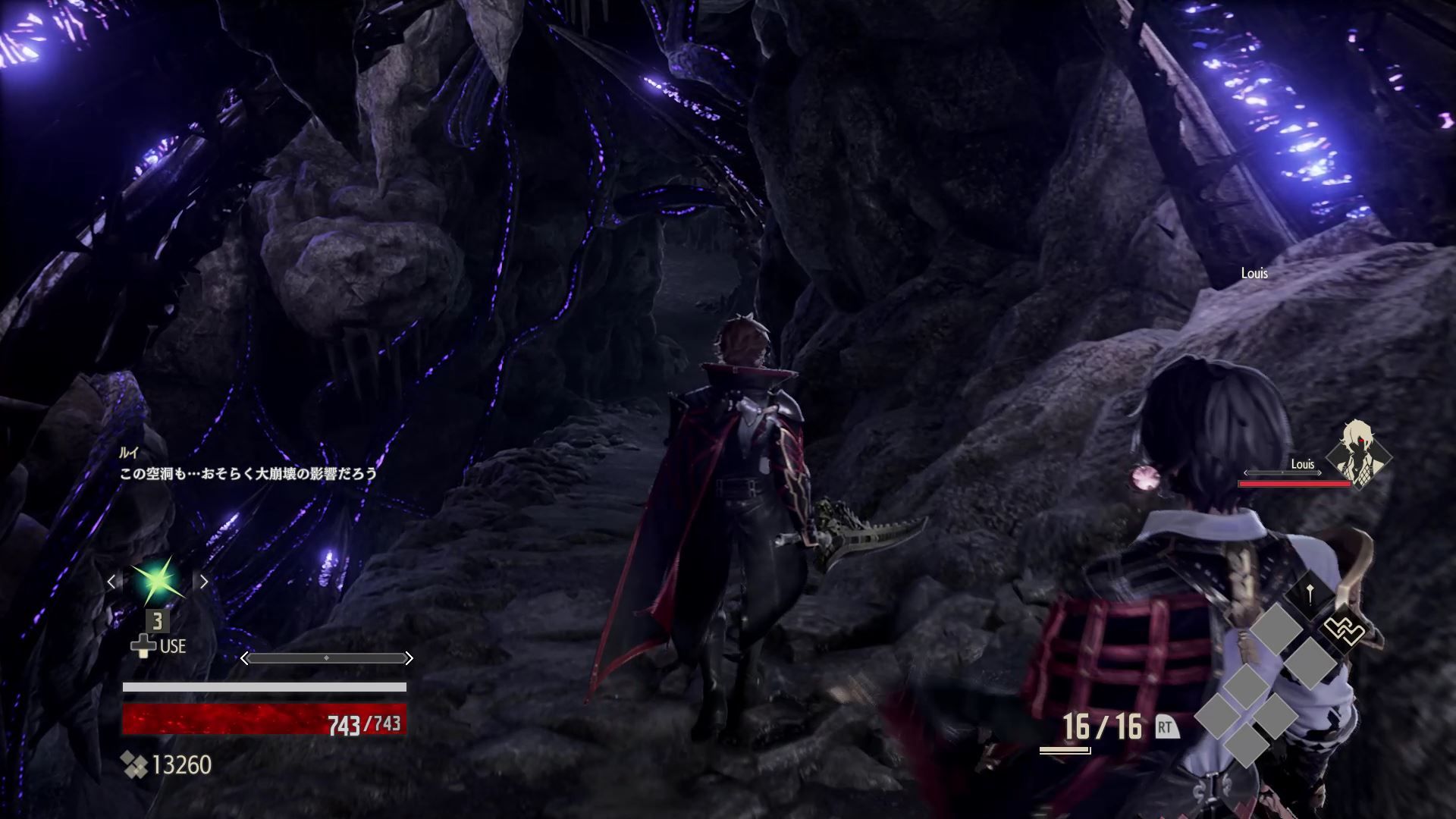The height and width of the screenshot is (819, 1456).
Task: Select the green Regeneration quick item icon
Action: (x=157, y=580)
